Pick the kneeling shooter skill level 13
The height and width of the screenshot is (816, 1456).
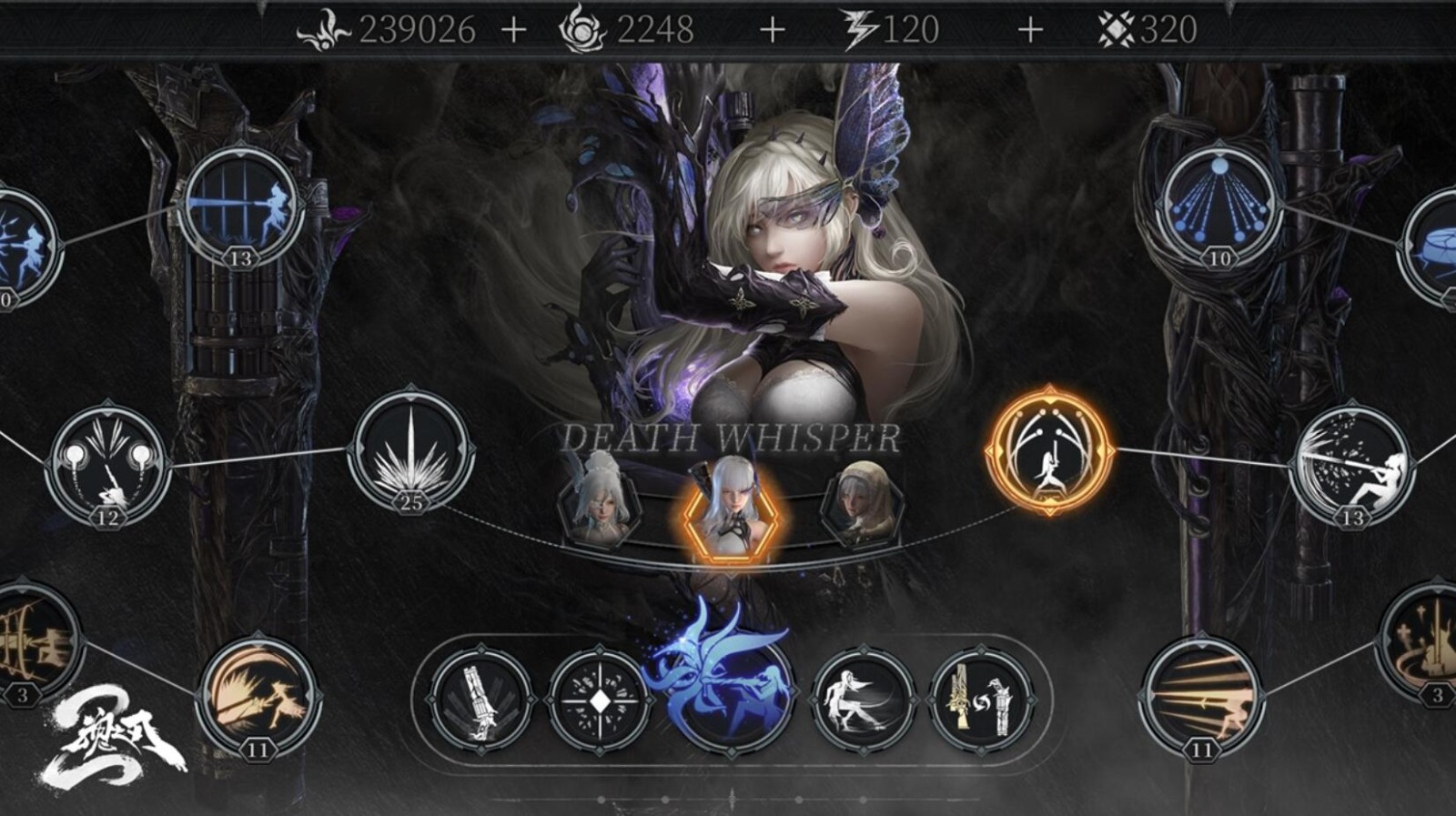tap(1351, 466)
